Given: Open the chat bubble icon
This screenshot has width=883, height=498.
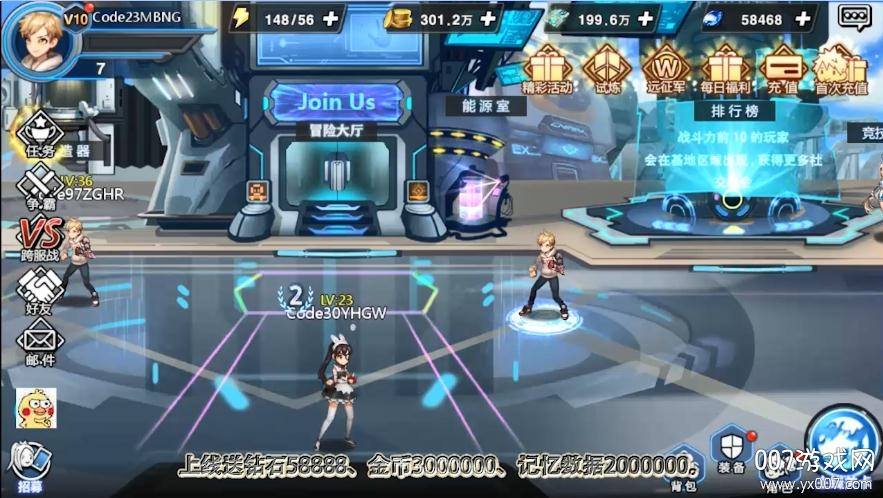Looking at the screenshot, I should tap(853, 16).
